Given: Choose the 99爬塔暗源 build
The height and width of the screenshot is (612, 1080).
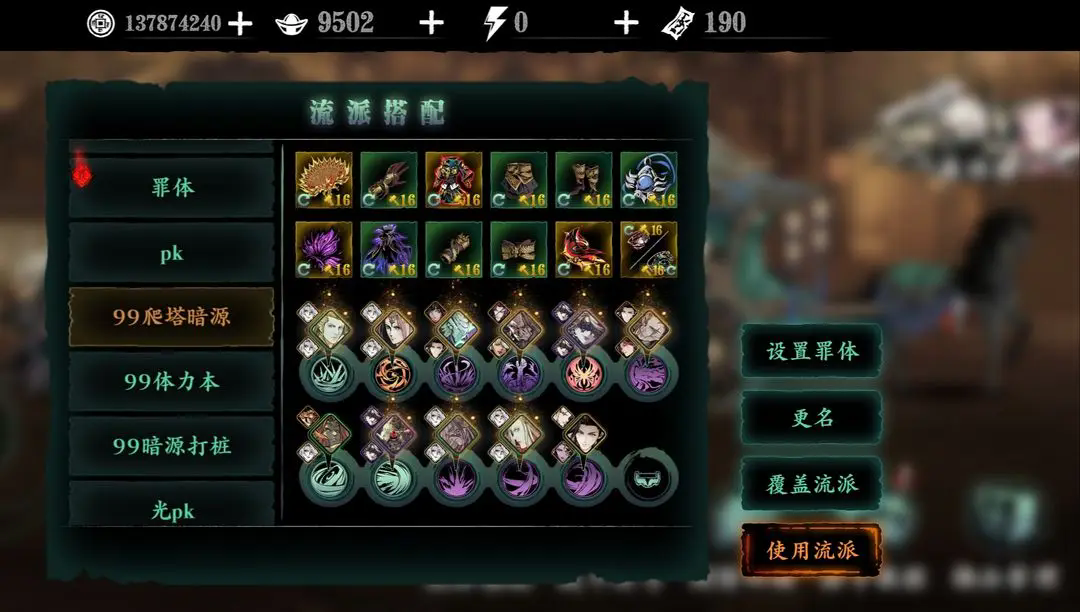Looking at the screenshot, I should click(x=172, y=317).
